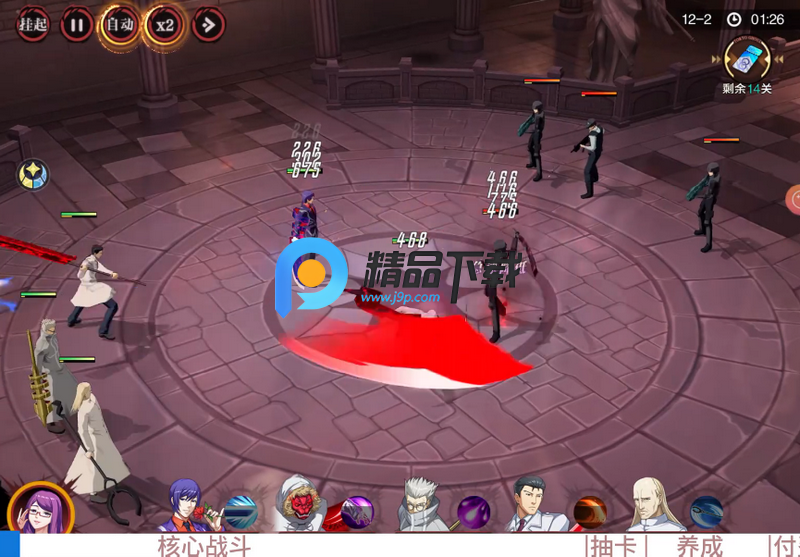Click the arrow skip button
The image size is (800, 557).
pyautogui.click(x=207, y=23)
